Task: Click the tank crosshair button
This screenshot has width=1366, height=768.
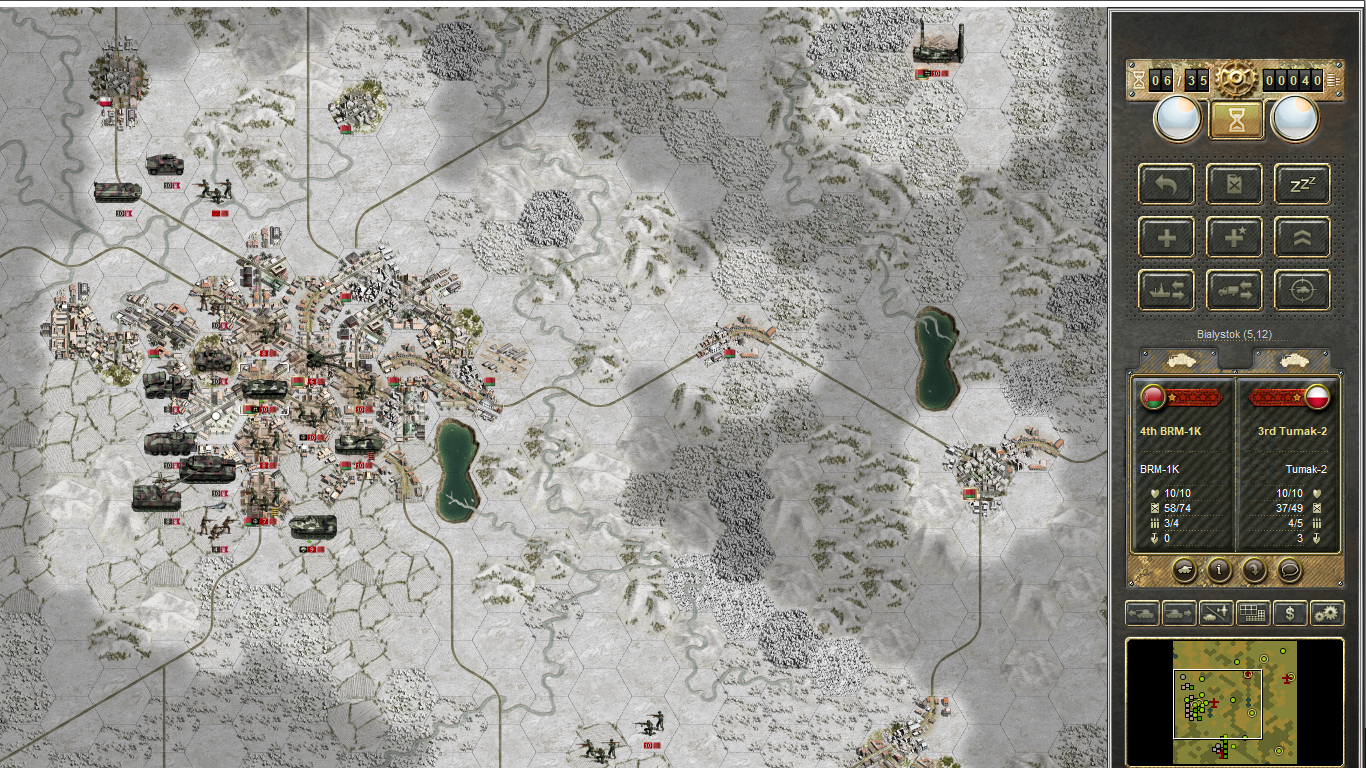Action: (x=1302, y=290)
